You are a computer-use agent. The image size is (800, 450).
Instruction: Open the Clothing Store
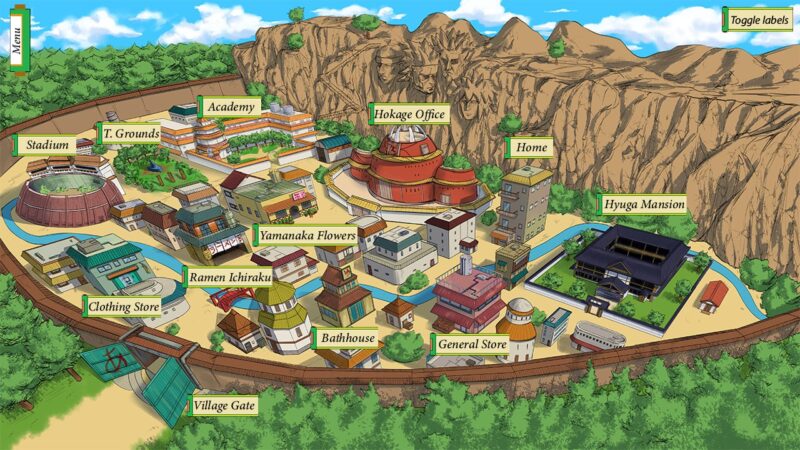(122, 307)
